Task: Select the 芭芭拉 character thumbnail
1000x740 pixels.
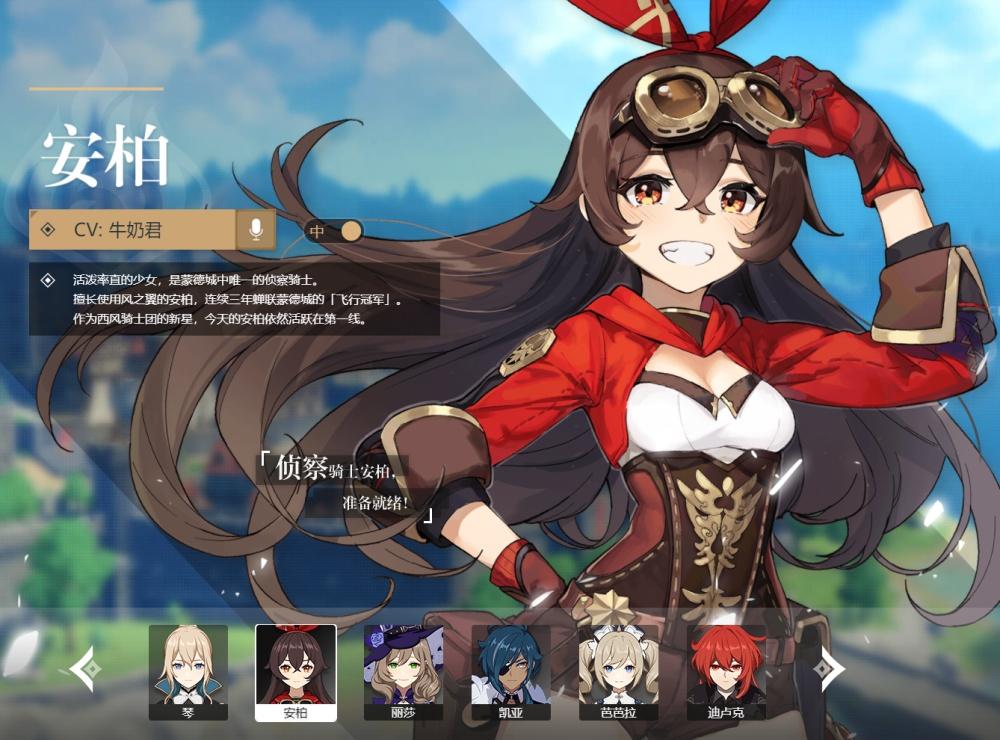Action: click(618, 671)
